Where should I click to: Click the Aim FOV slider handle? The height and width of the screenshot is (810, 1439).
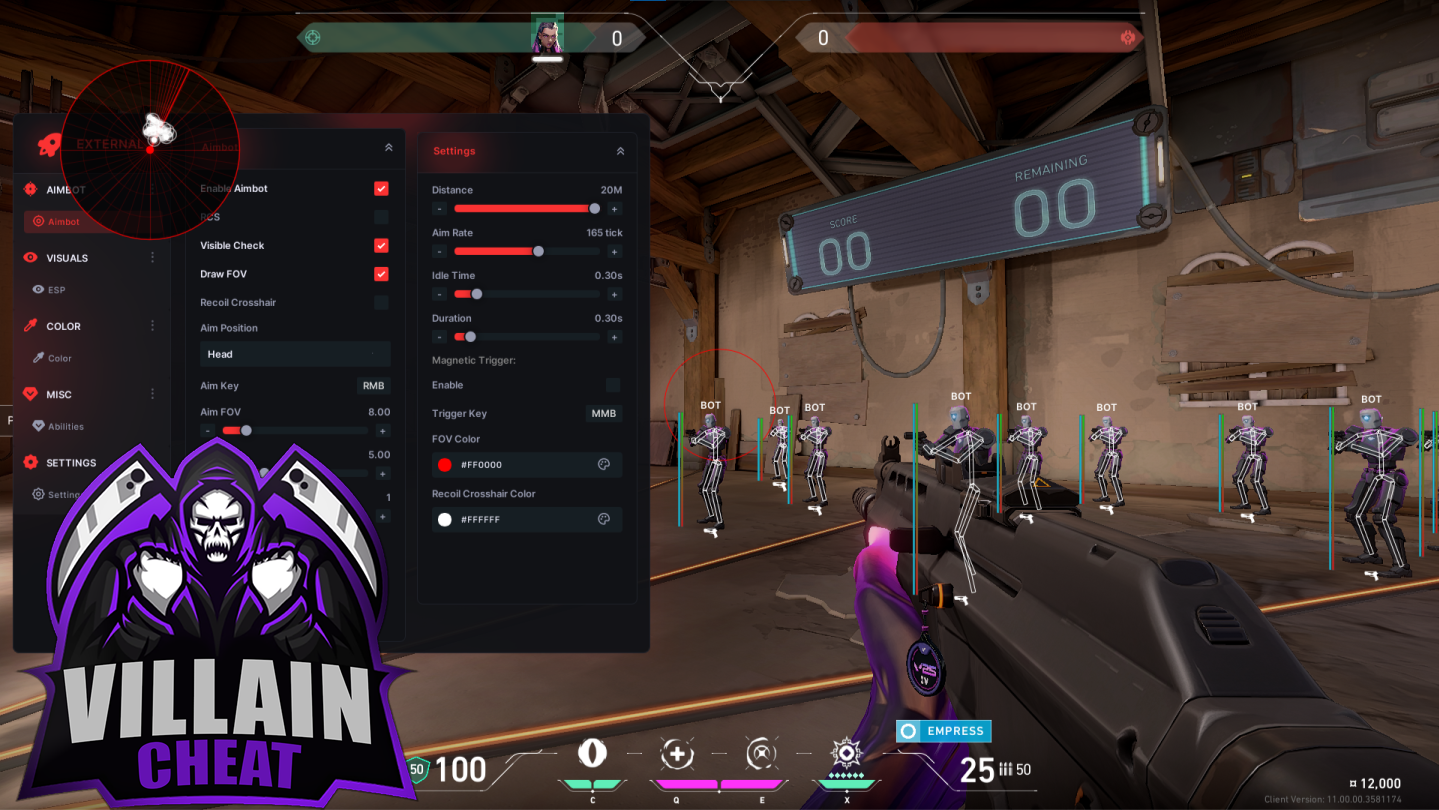point(246,431)
